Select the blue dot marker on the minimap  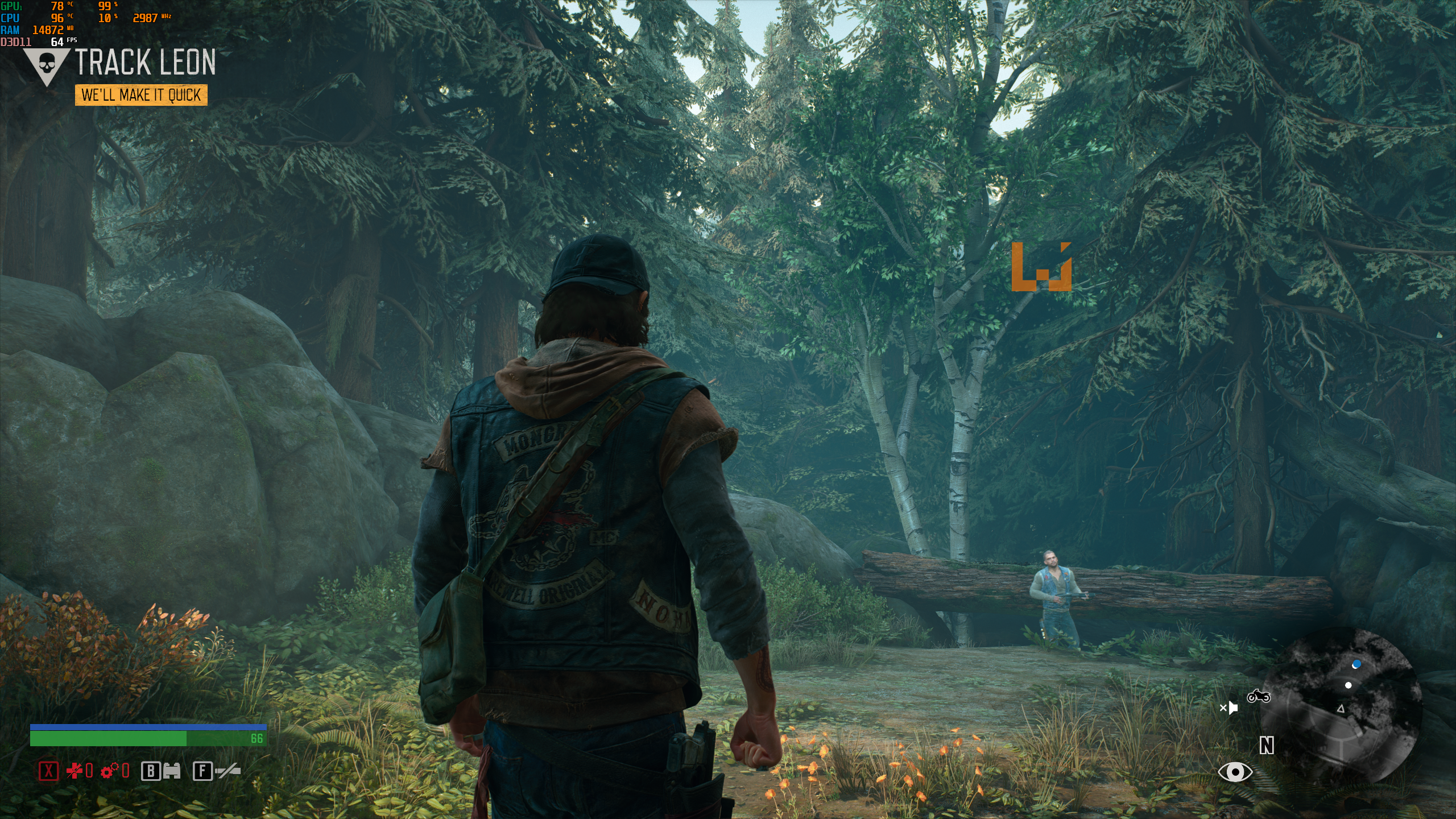(x=1356, y=664)
